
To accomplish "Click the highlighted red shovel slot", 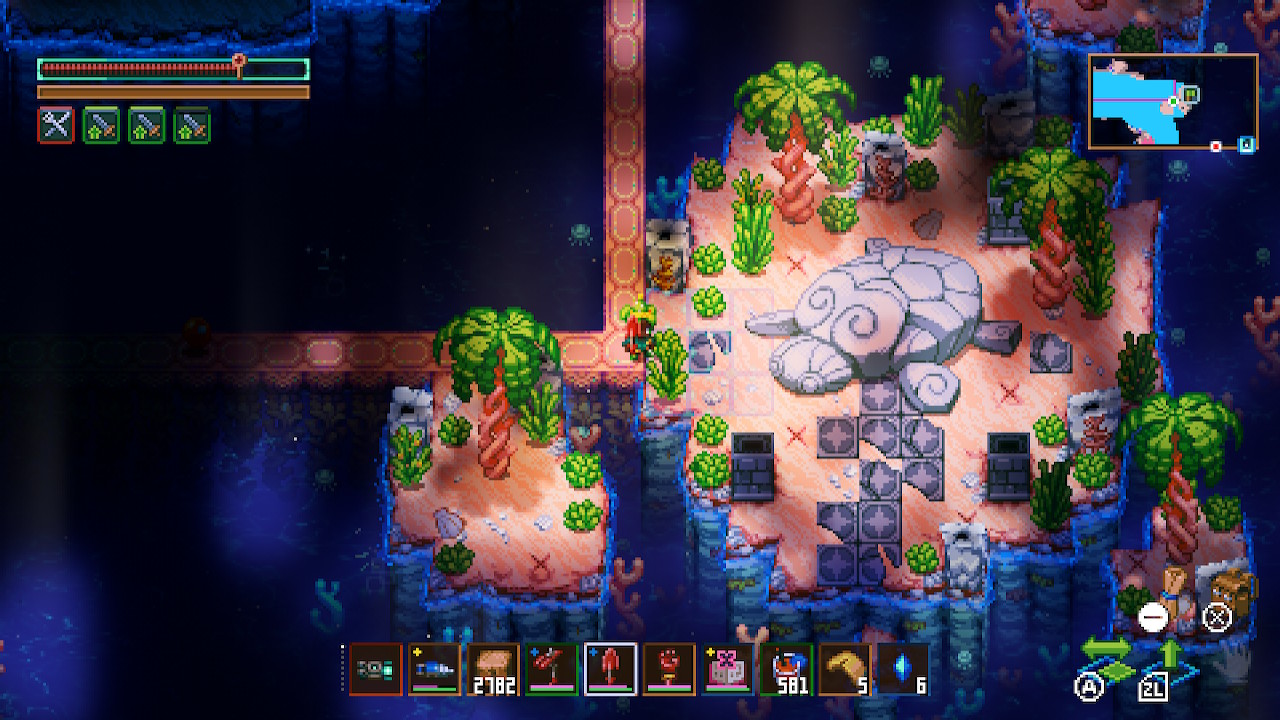I will point(610,669).
